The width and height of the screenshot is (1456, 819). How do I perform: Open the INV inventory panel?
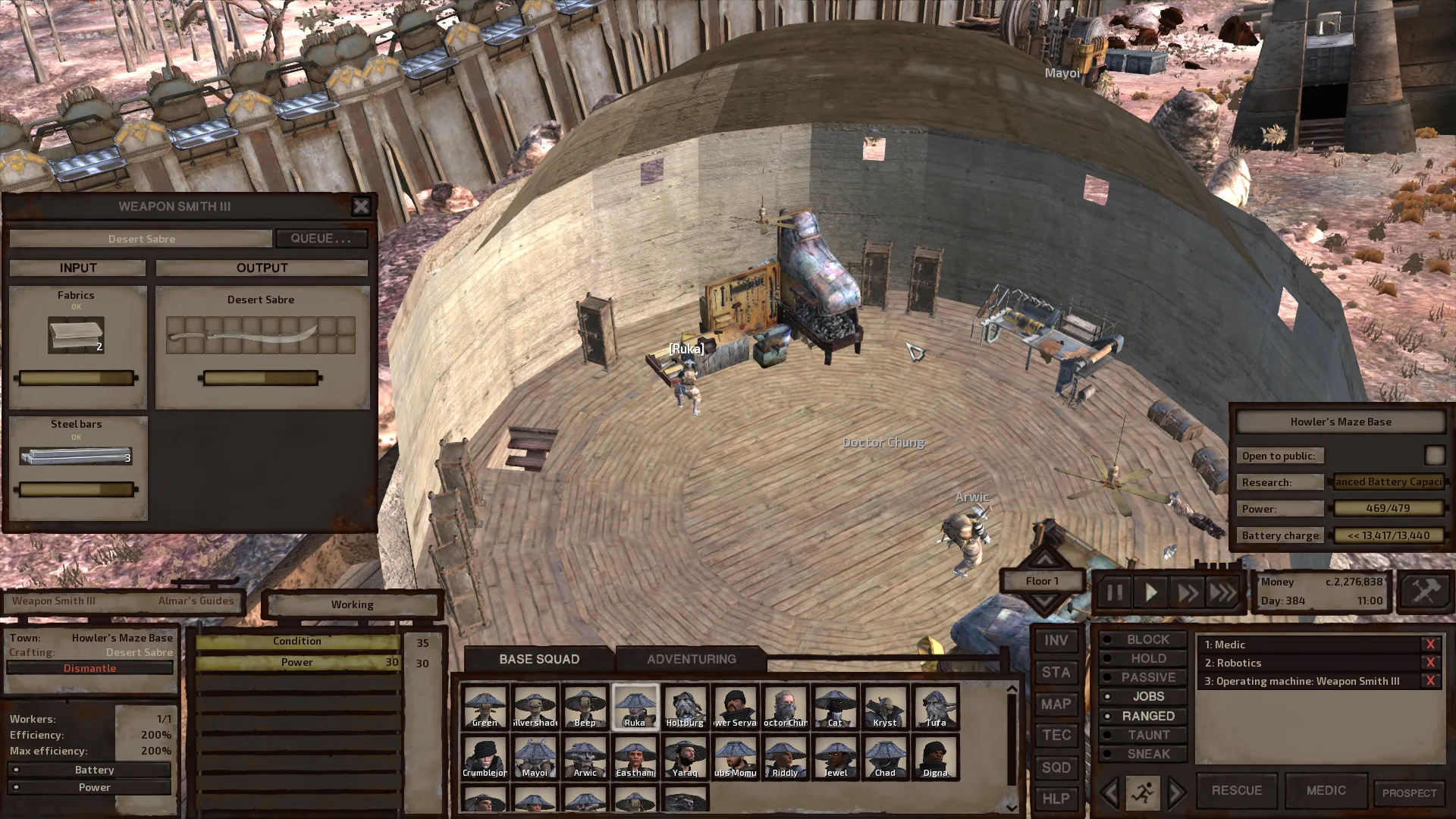coord(1056,641)
